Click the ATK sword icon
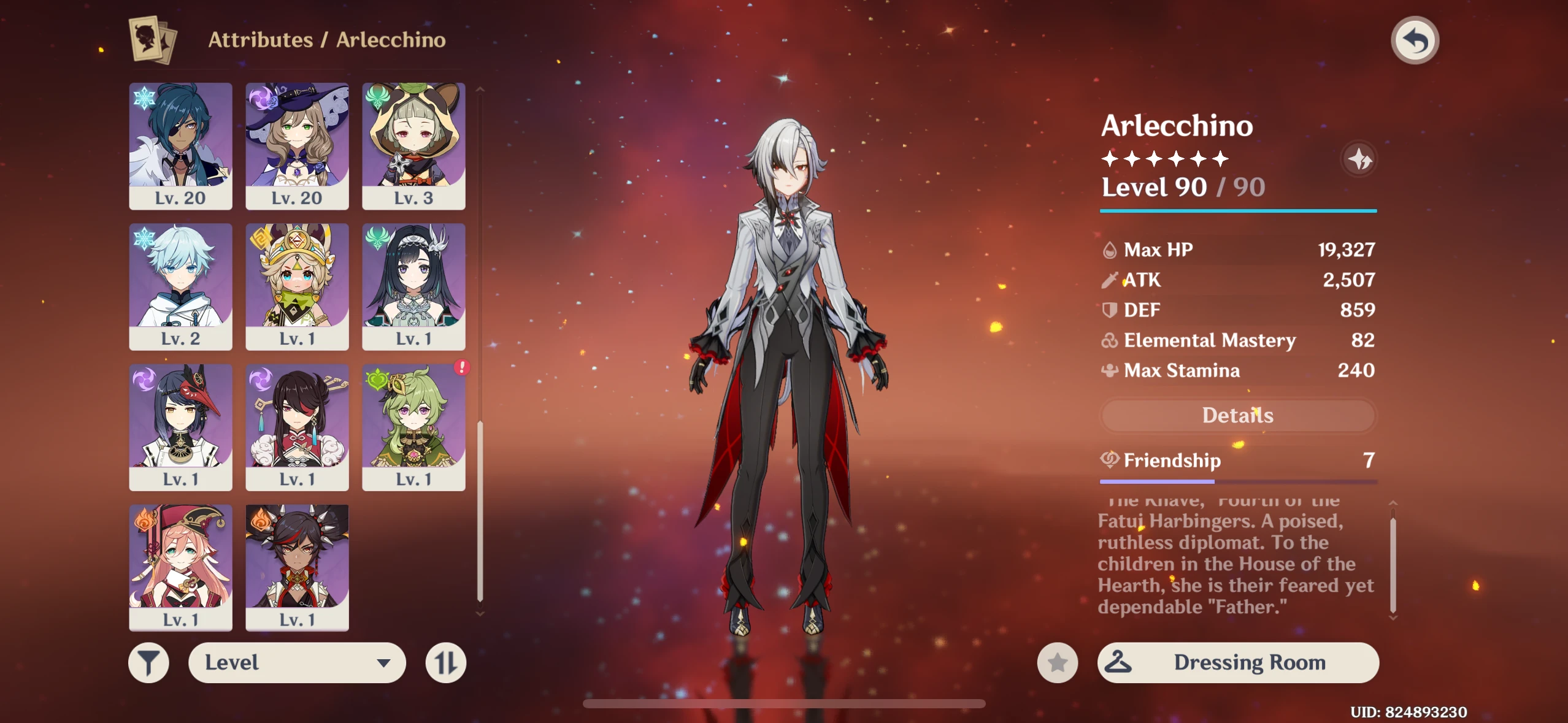This screenshot has height=723, width=1568. 1109,280
